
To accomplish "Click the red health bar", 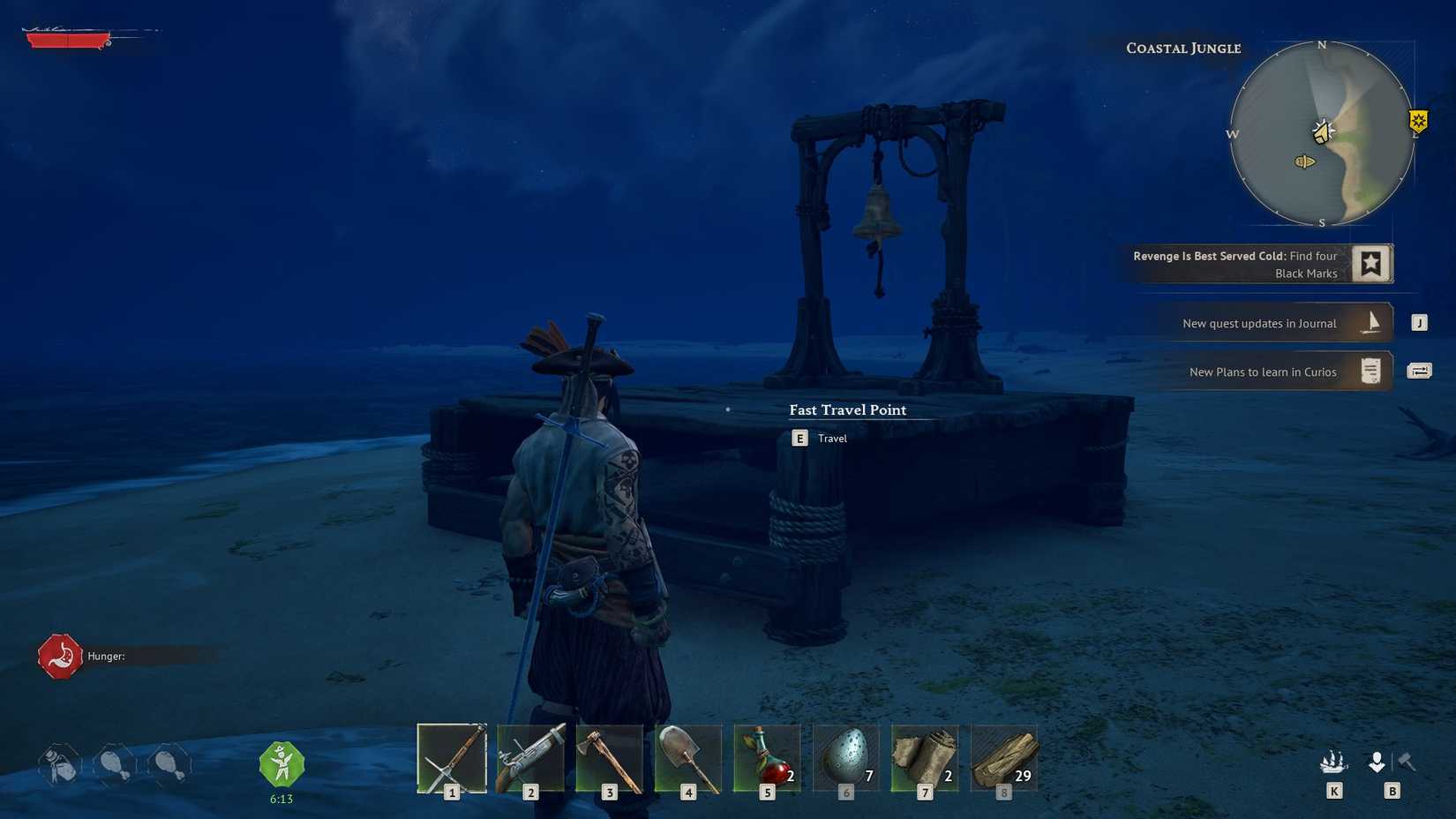I will [71, 40].
